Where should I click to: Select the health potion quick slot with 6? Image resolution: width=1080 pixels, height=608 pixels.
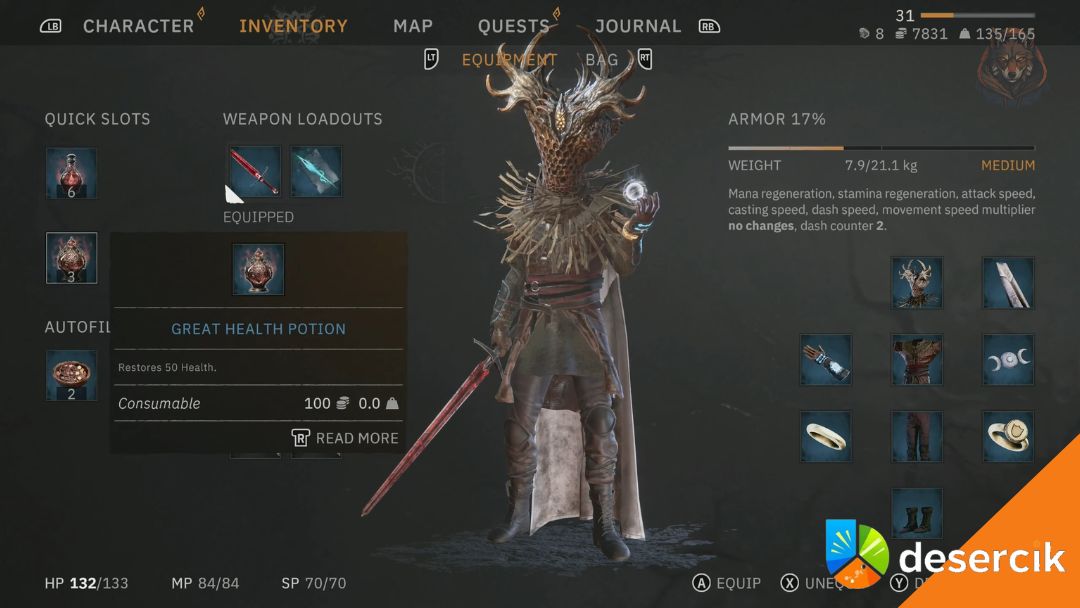pos(71,173)
